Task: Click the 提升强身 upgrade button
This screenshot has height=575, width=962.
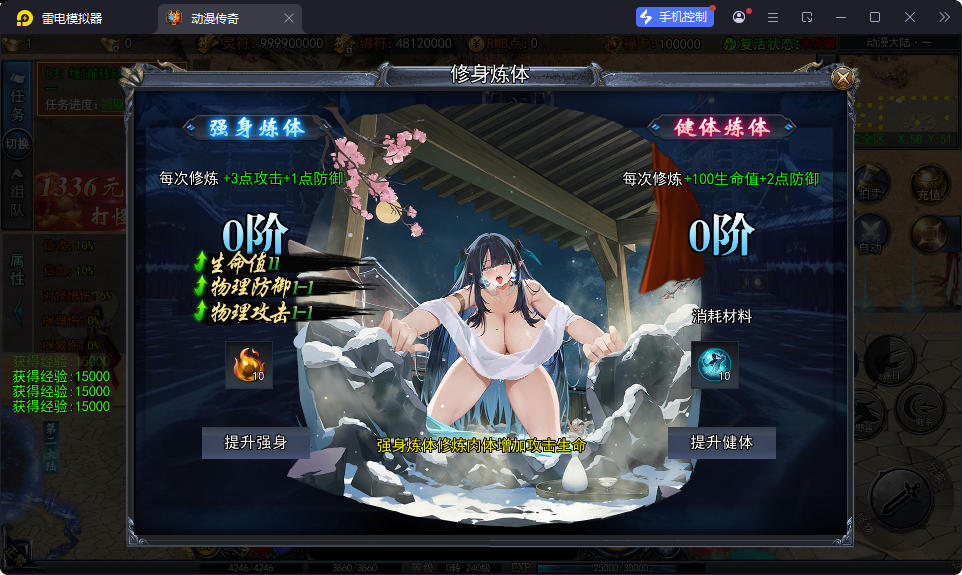Action: pyautogui.click(x=255, y=442)
